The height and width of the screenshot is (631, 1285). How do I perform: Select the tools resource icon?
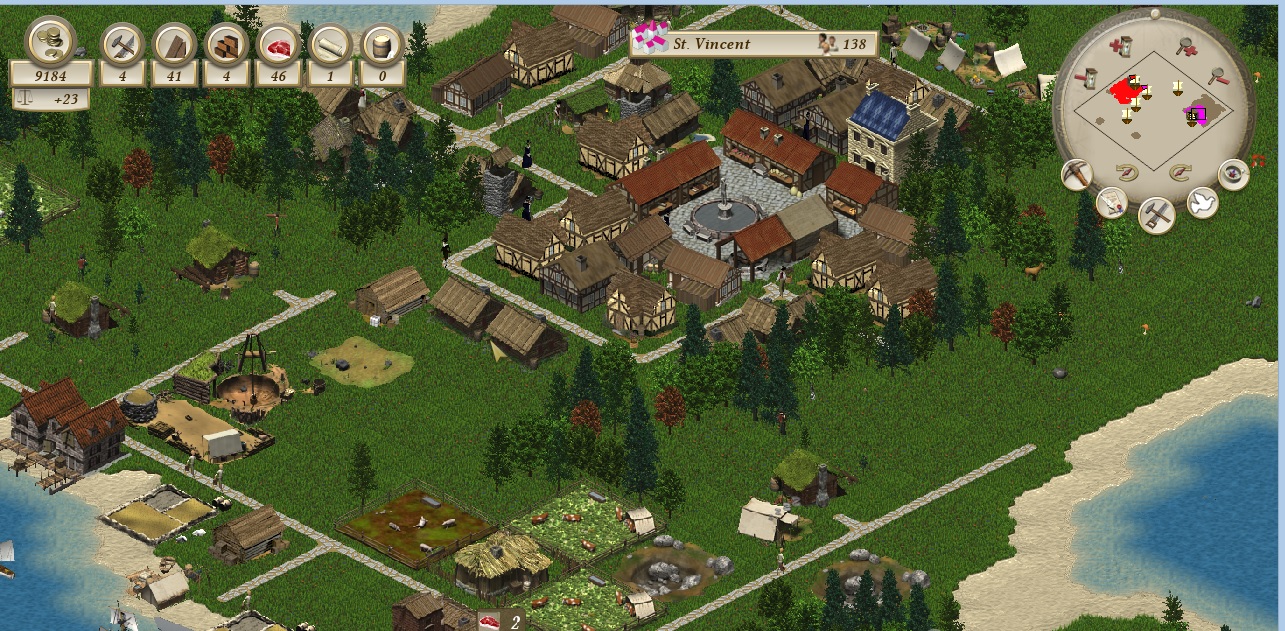[123, 45]
